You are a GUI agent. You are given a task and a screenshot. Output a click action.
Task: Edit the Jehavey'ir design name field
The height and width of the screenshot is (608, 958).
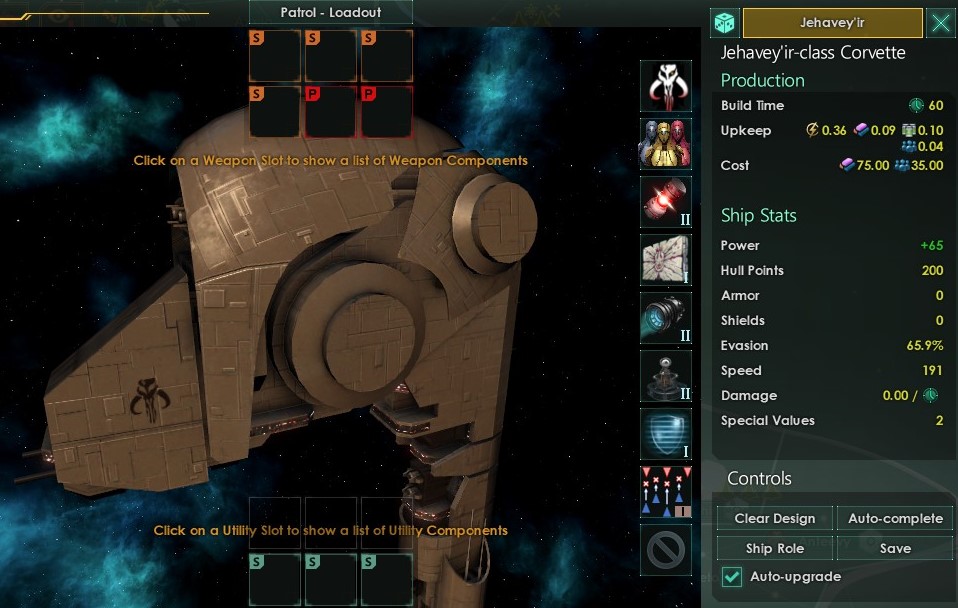tap(832, 23)
